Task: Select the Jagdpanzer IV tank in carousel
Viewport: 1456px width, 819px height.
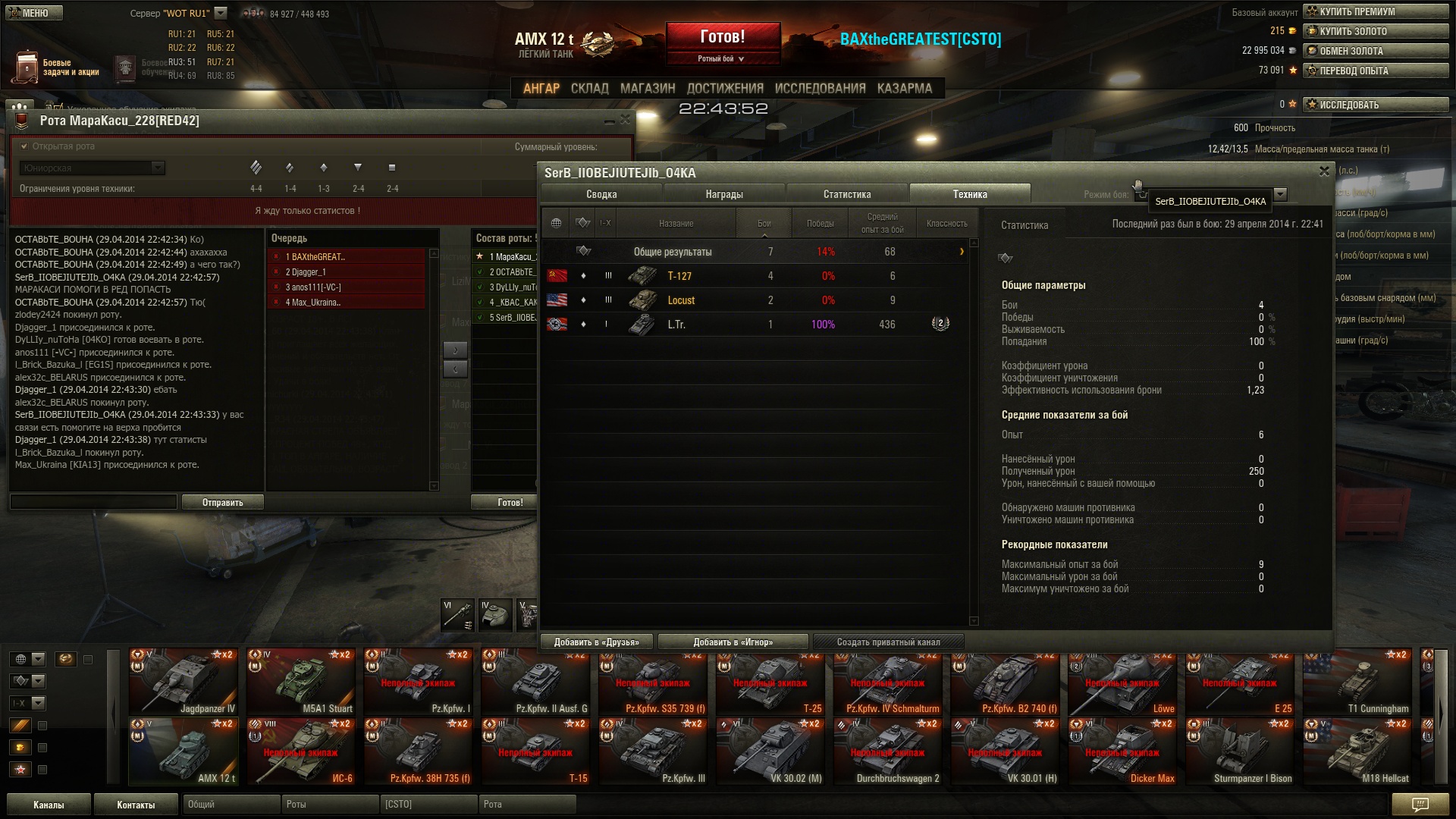Action: (184, 682)
